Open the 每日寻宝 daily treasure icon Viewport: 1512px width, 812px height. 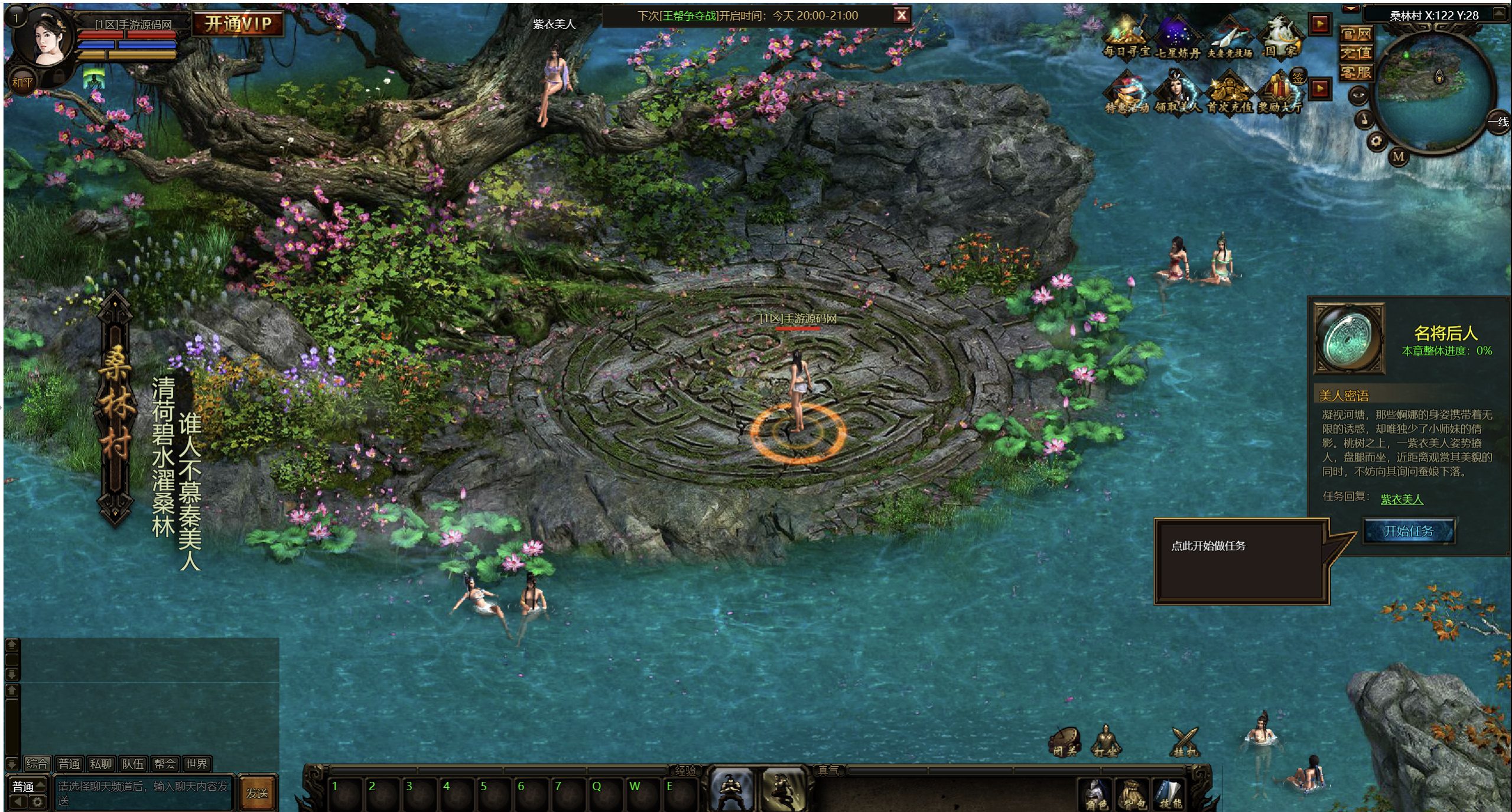tap(1126, 38)
